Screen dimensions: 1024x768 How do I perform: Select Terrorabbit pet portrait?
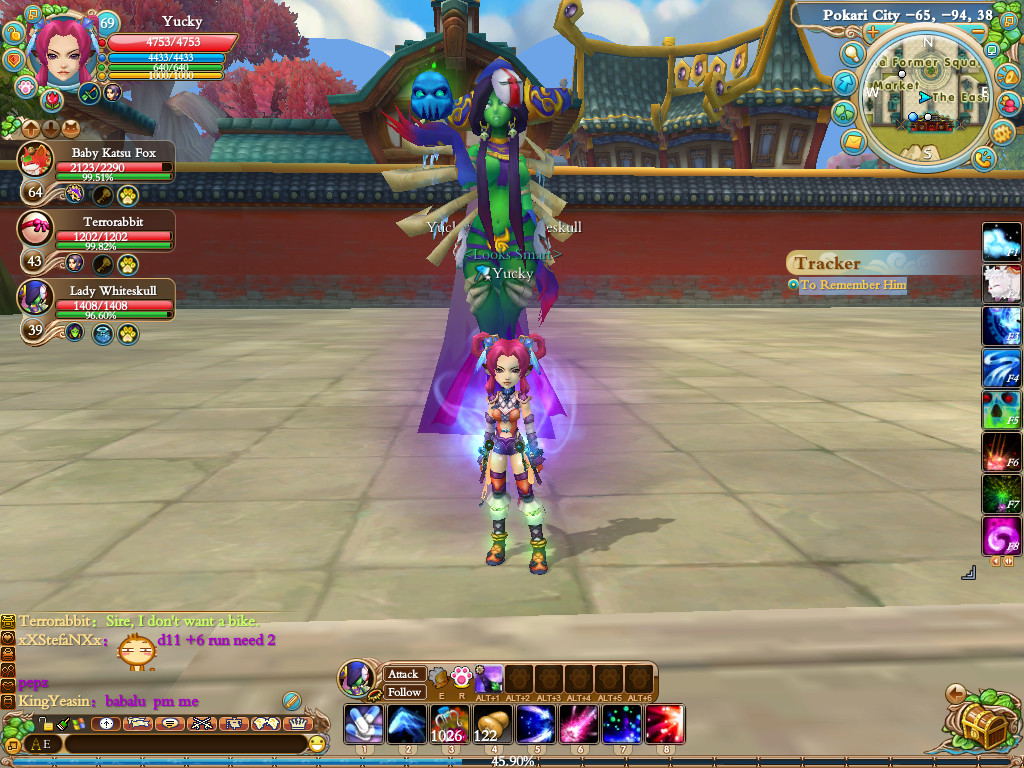pos(37,227)
